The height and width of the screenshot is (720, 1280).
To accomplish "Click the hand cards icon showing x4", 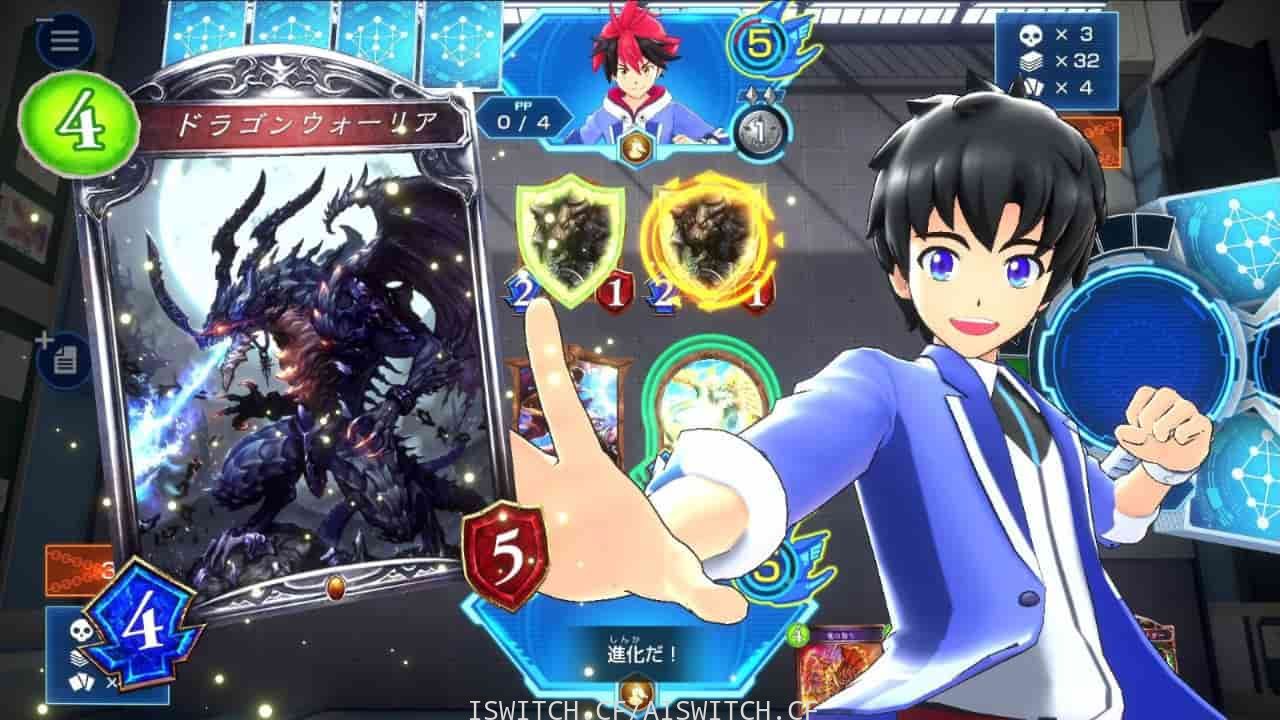I will [1032, 88].
